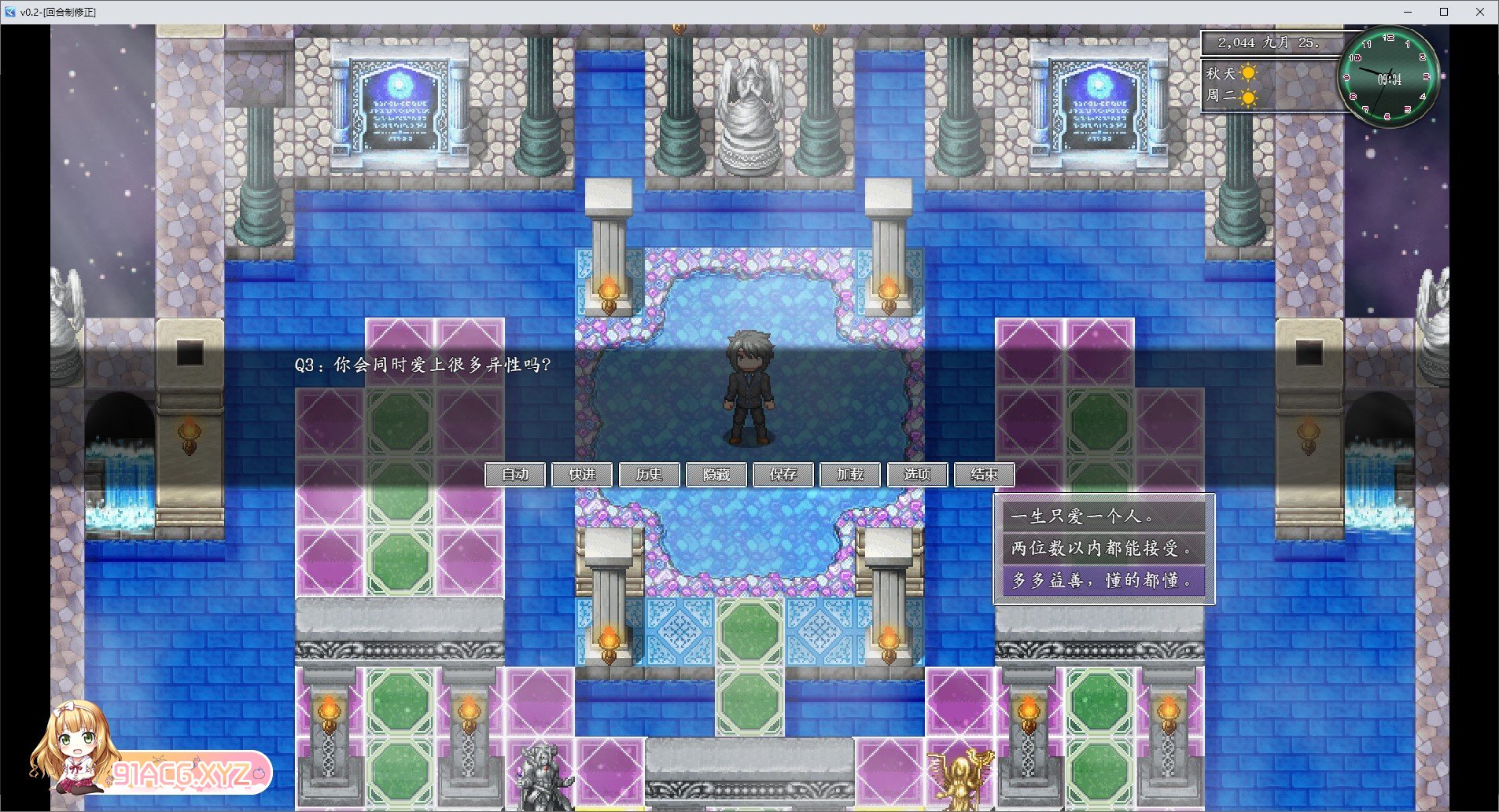This screenshot has height=812, width=1499.
Task: Close the game window
Action: tap(1480, 12)
